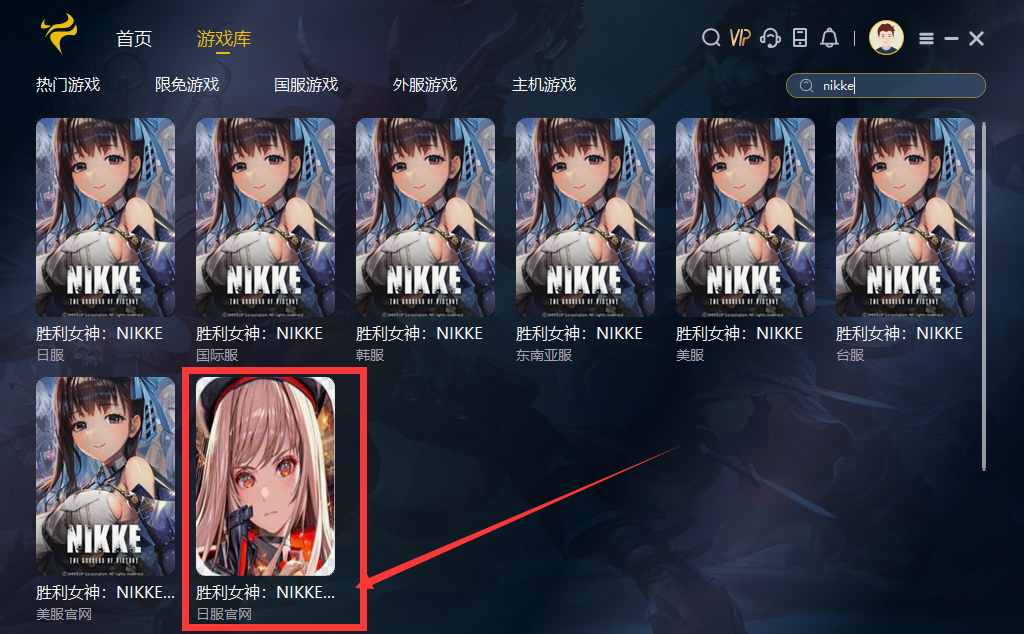Image resolution: width=1024 pixels, height=634 pixels.
Task: Choose the 国服游戏 category
Action: coord(306,85)
